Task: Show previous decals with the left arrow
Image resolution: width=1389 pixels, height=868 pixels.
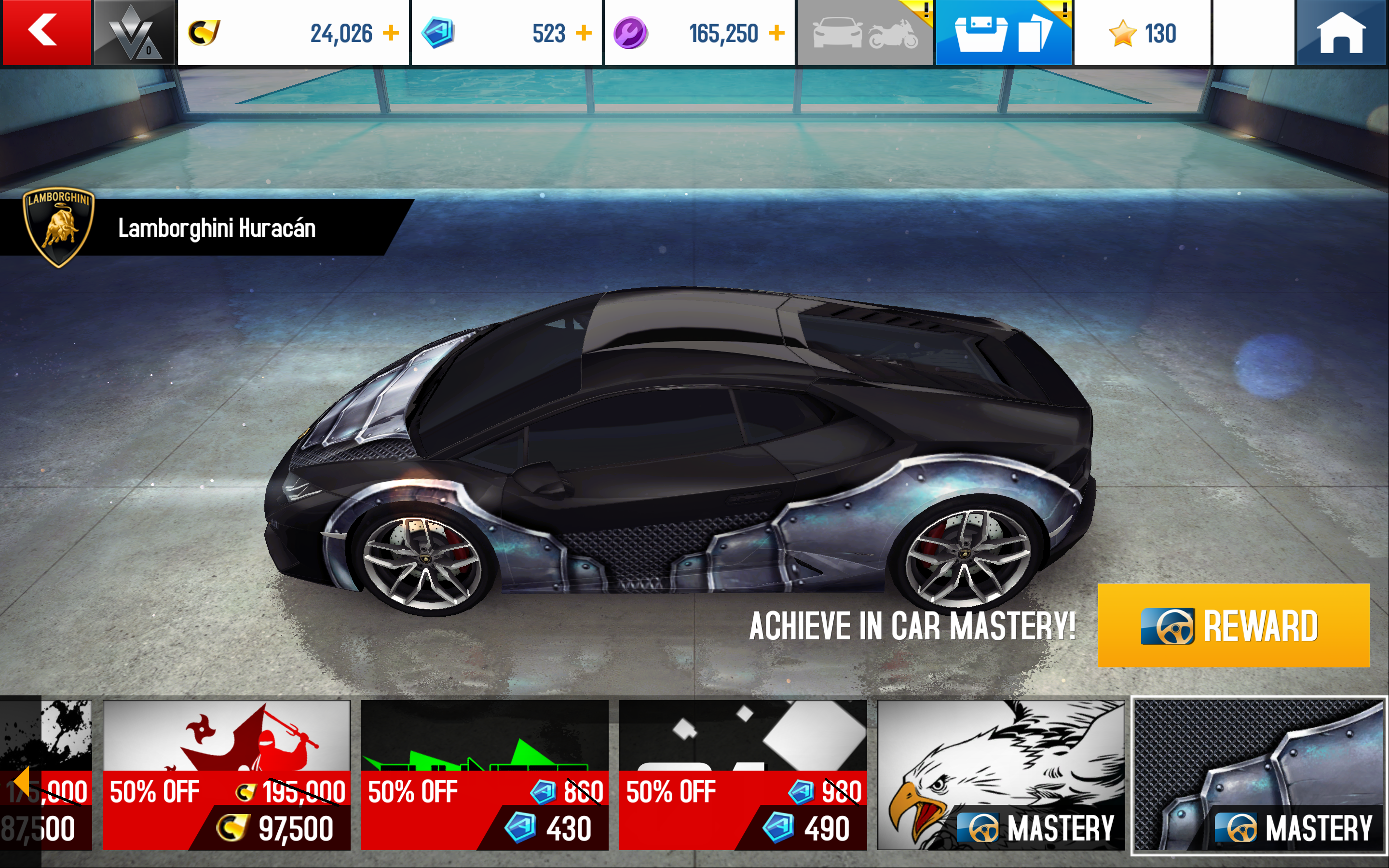Action: pos(21,781)
